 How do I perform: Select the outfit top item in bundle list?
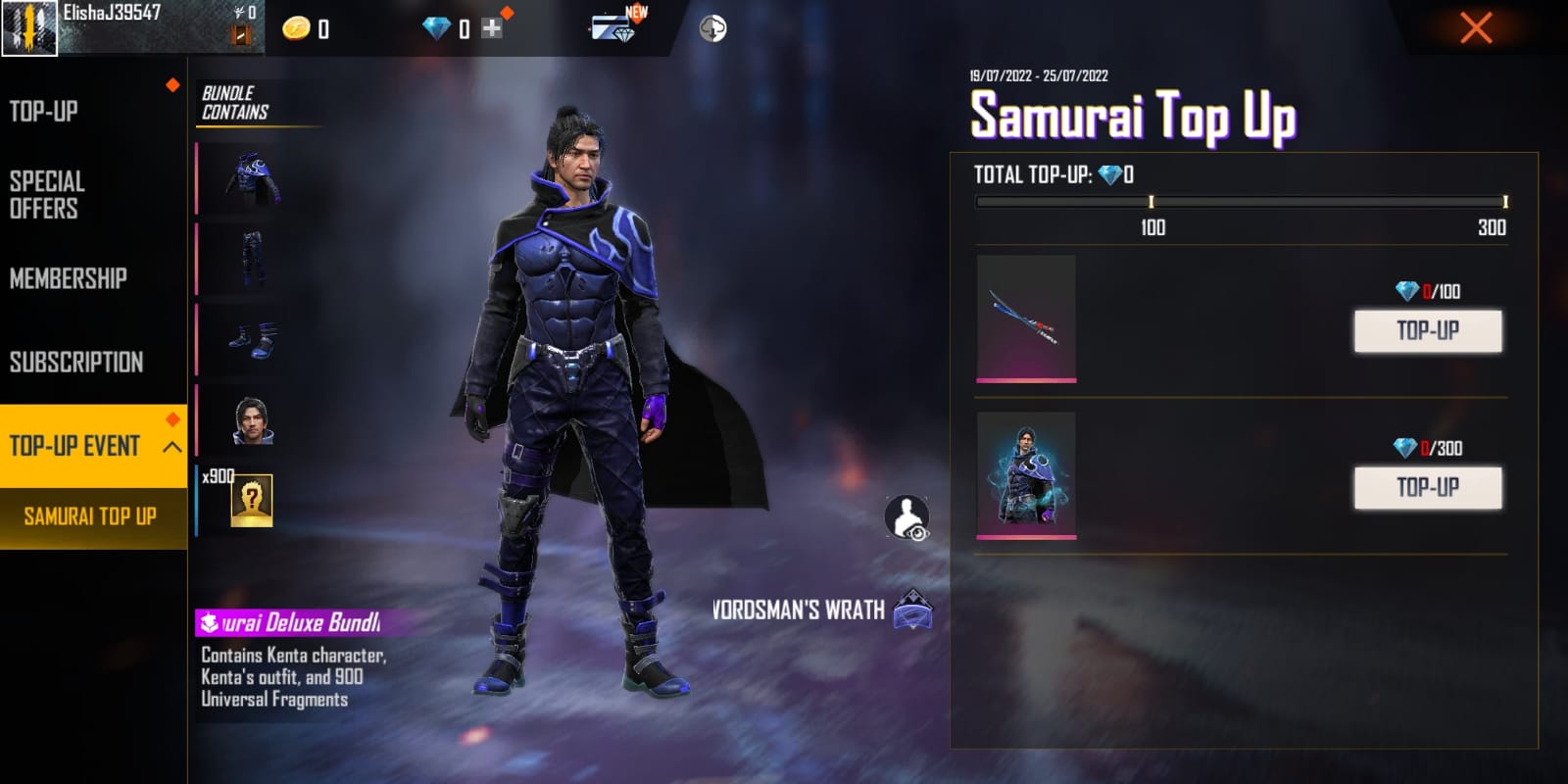pos(253,179)
